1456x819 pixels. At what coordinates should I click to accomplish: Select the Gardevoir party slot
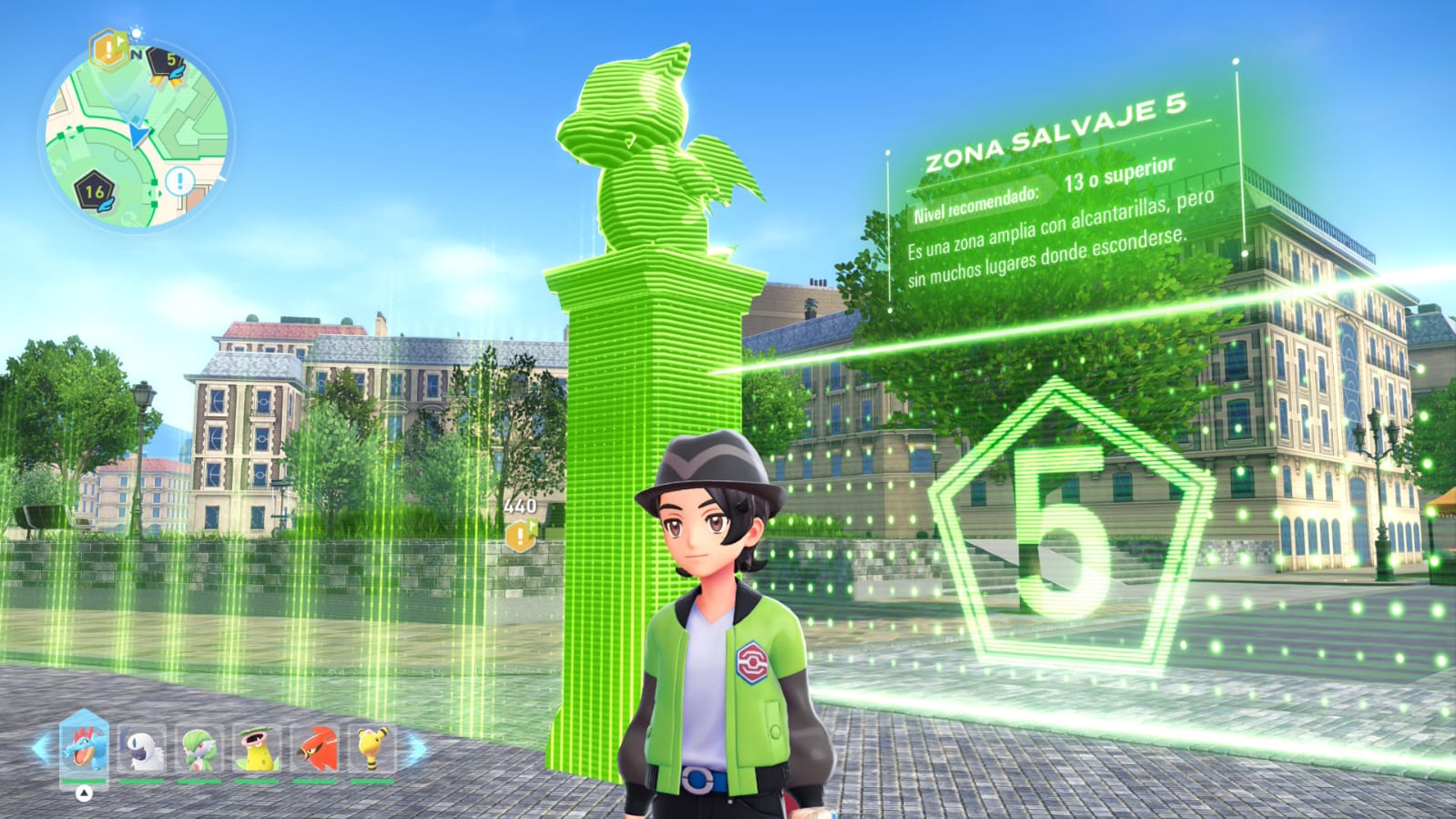pyautogui.click(x=199, y=749)
